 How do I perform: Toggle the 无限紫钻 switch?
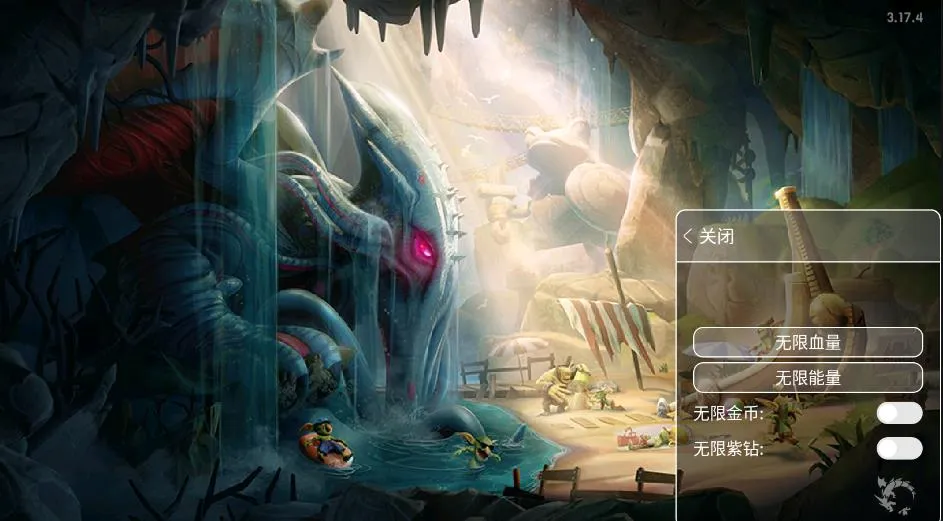(899, 448)
